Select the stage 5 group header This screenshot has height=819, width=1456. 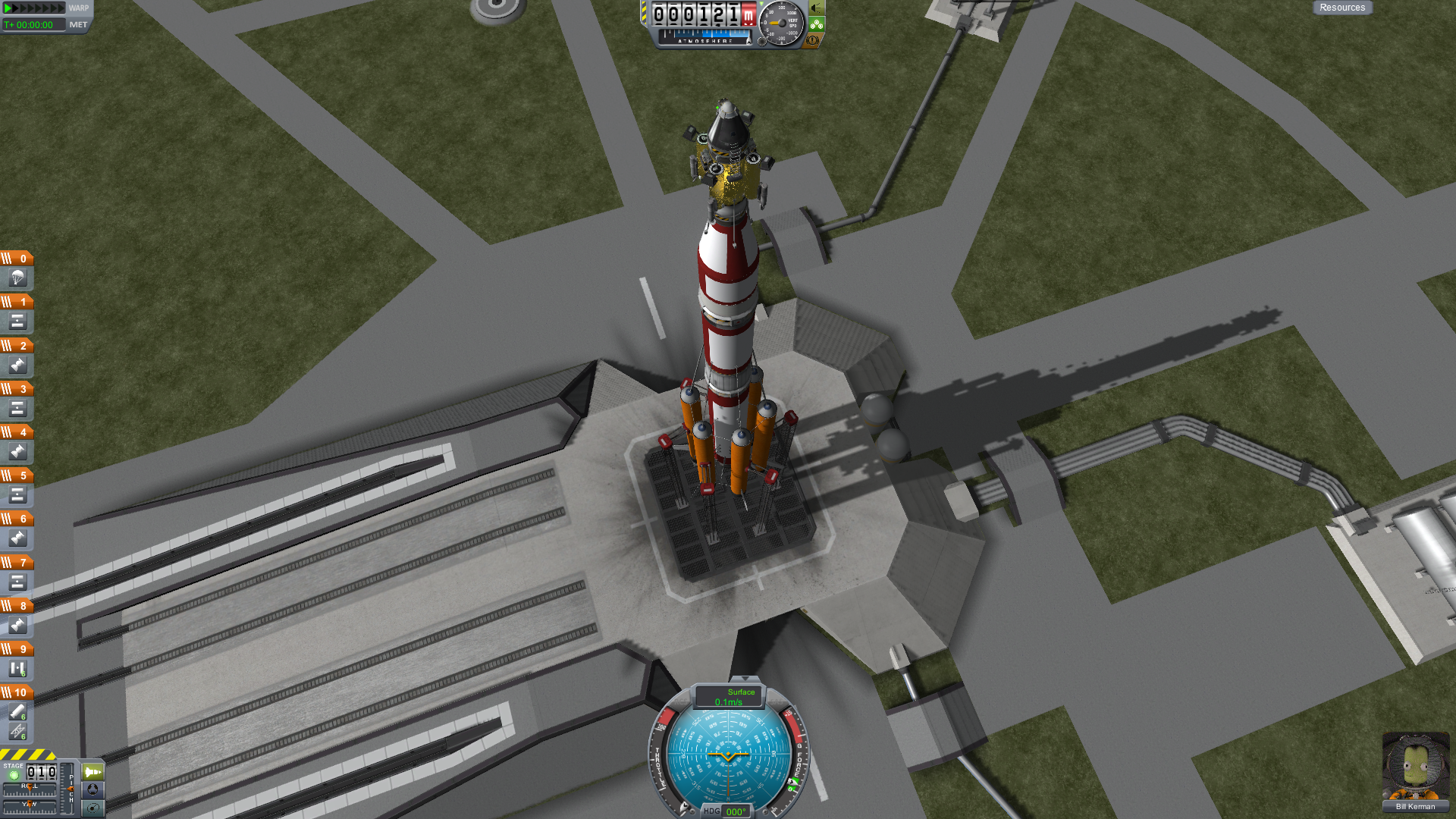17,475
